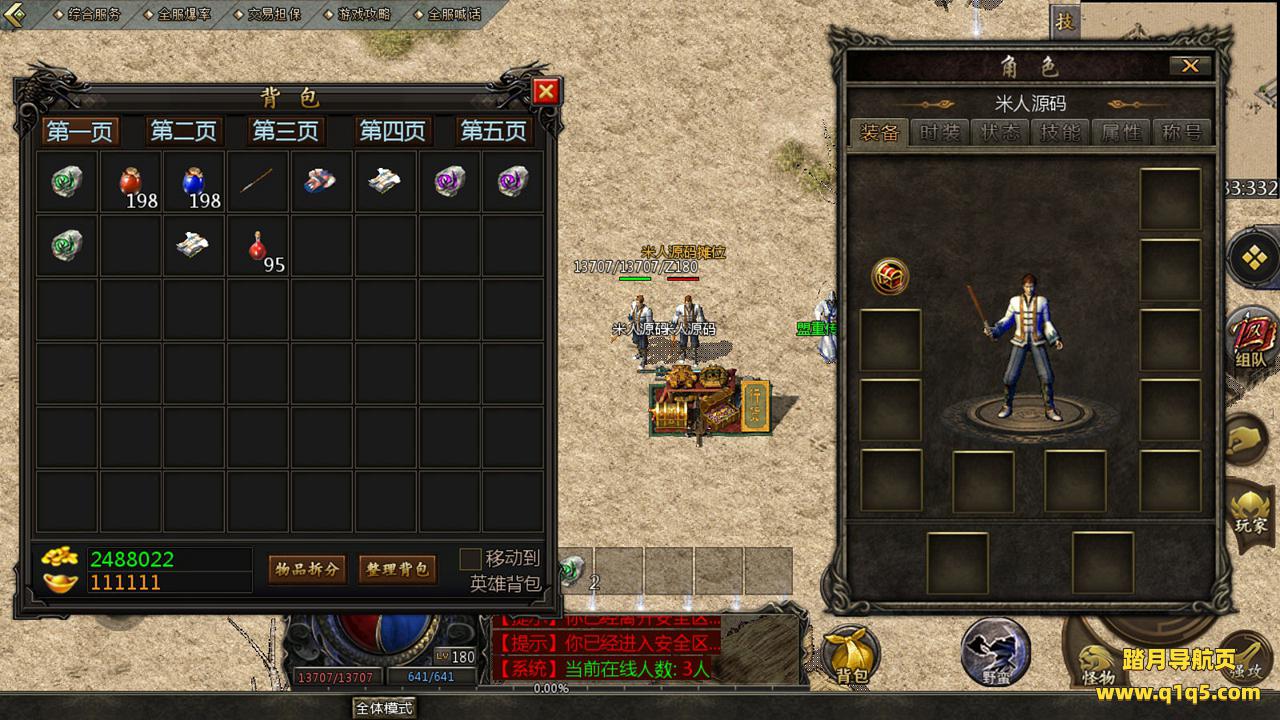Image resolution: width=1280 pixels, height=720 pixels.
Task: Pick the wooden staff item slot
Action: [258, 182]
